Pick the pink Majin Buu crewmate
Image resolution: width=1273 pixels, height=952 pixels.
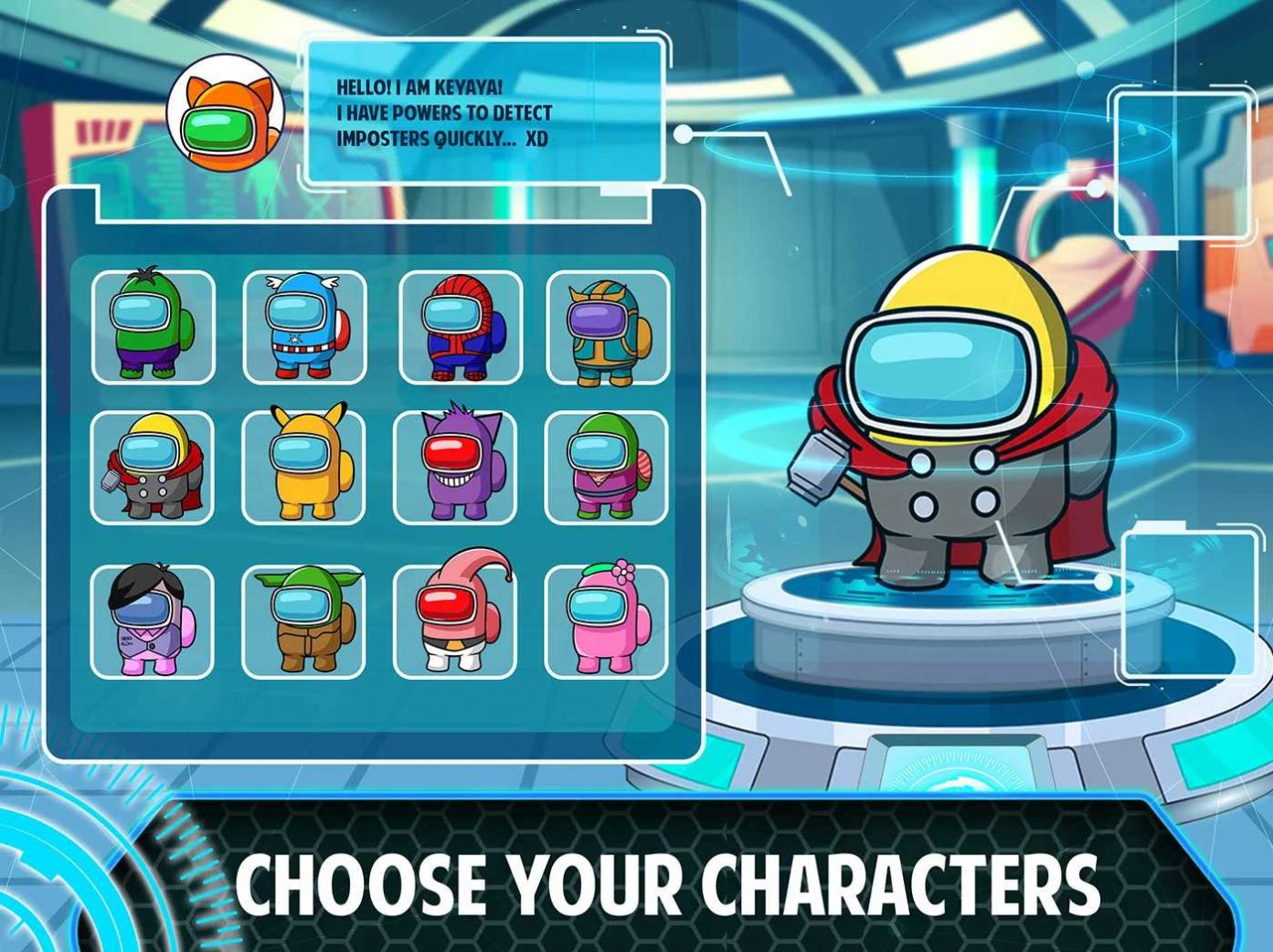tap(455, 621)
